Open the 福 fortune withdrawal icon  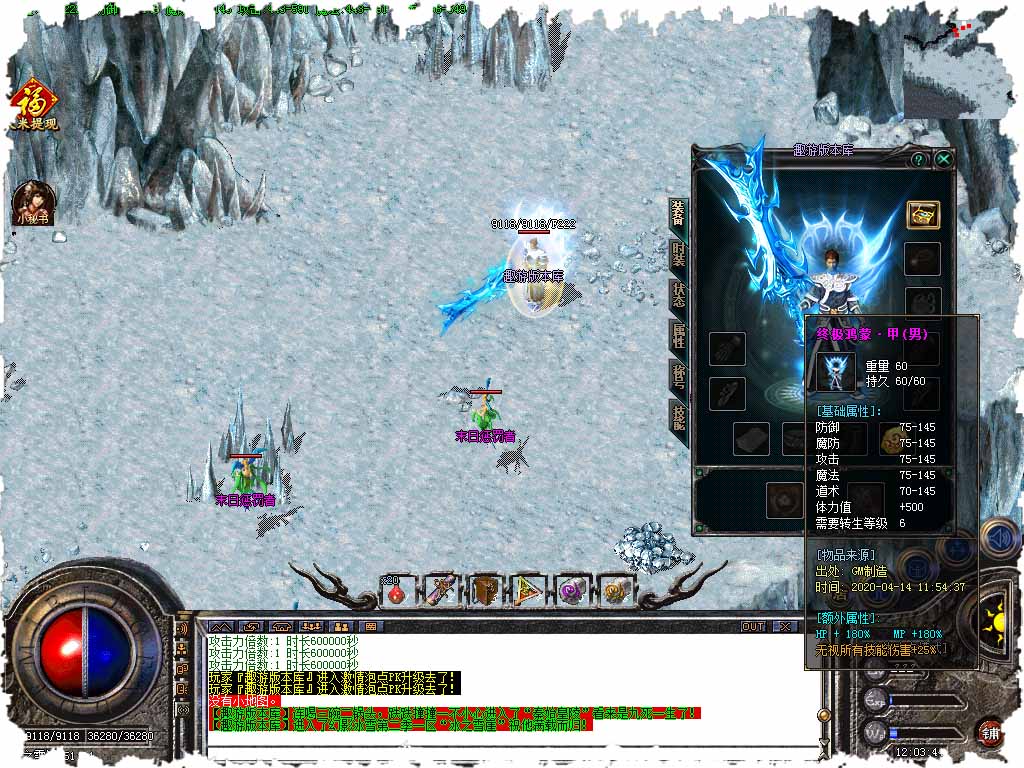33,105
